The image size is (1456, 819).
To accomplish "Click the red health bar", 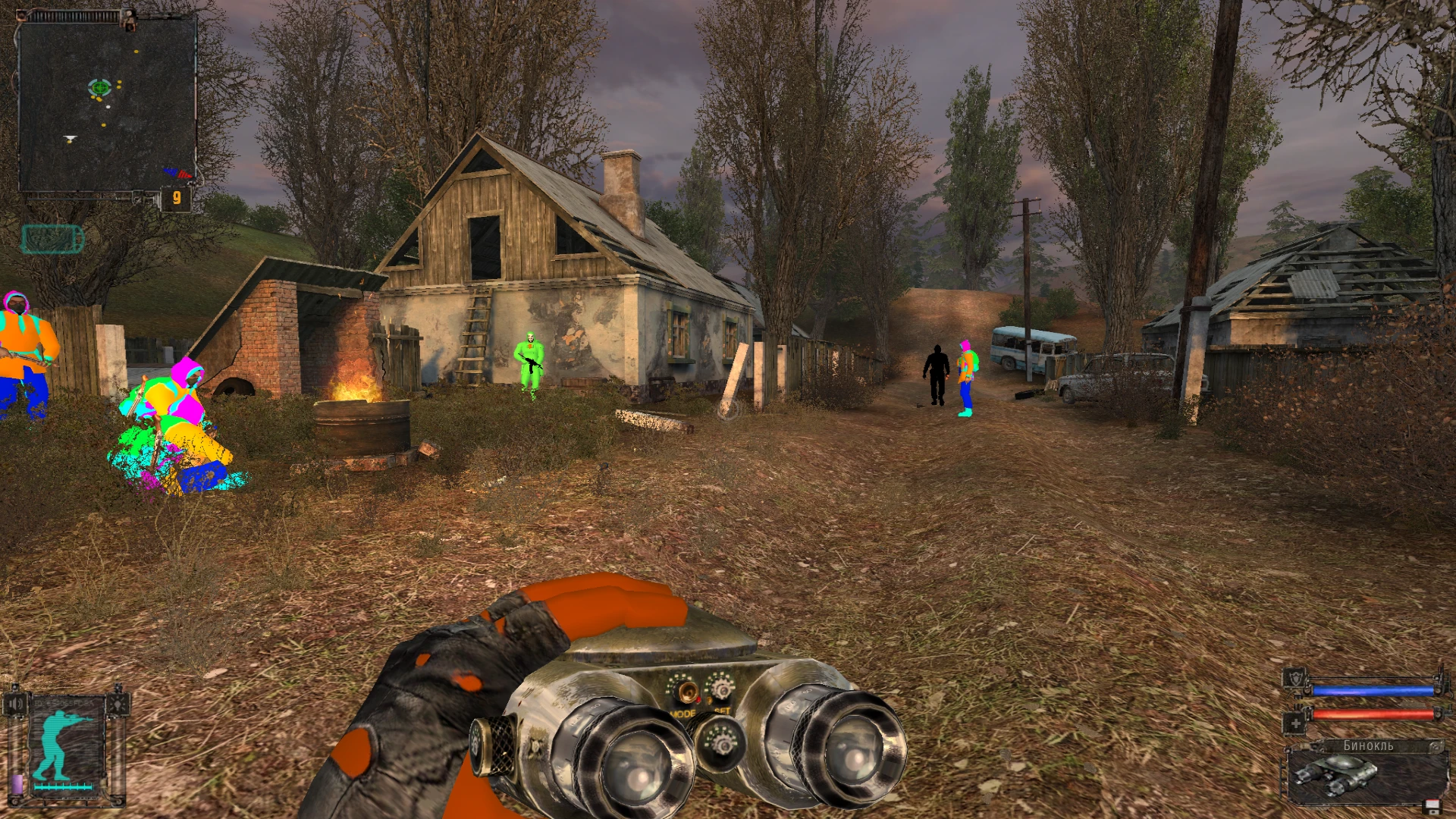I will click(1373, 714).
